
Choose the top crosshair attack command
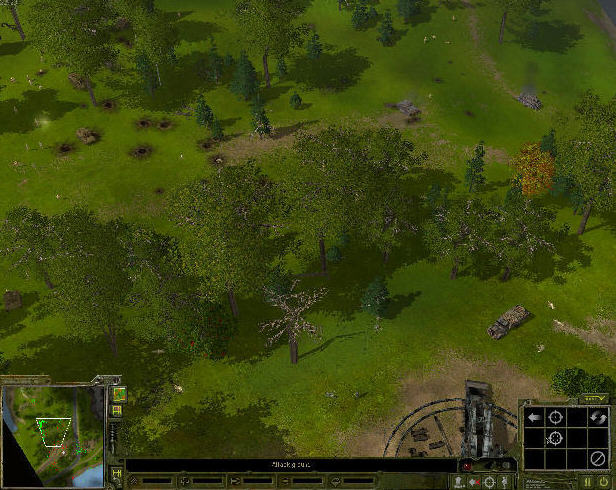click(556, 416)
